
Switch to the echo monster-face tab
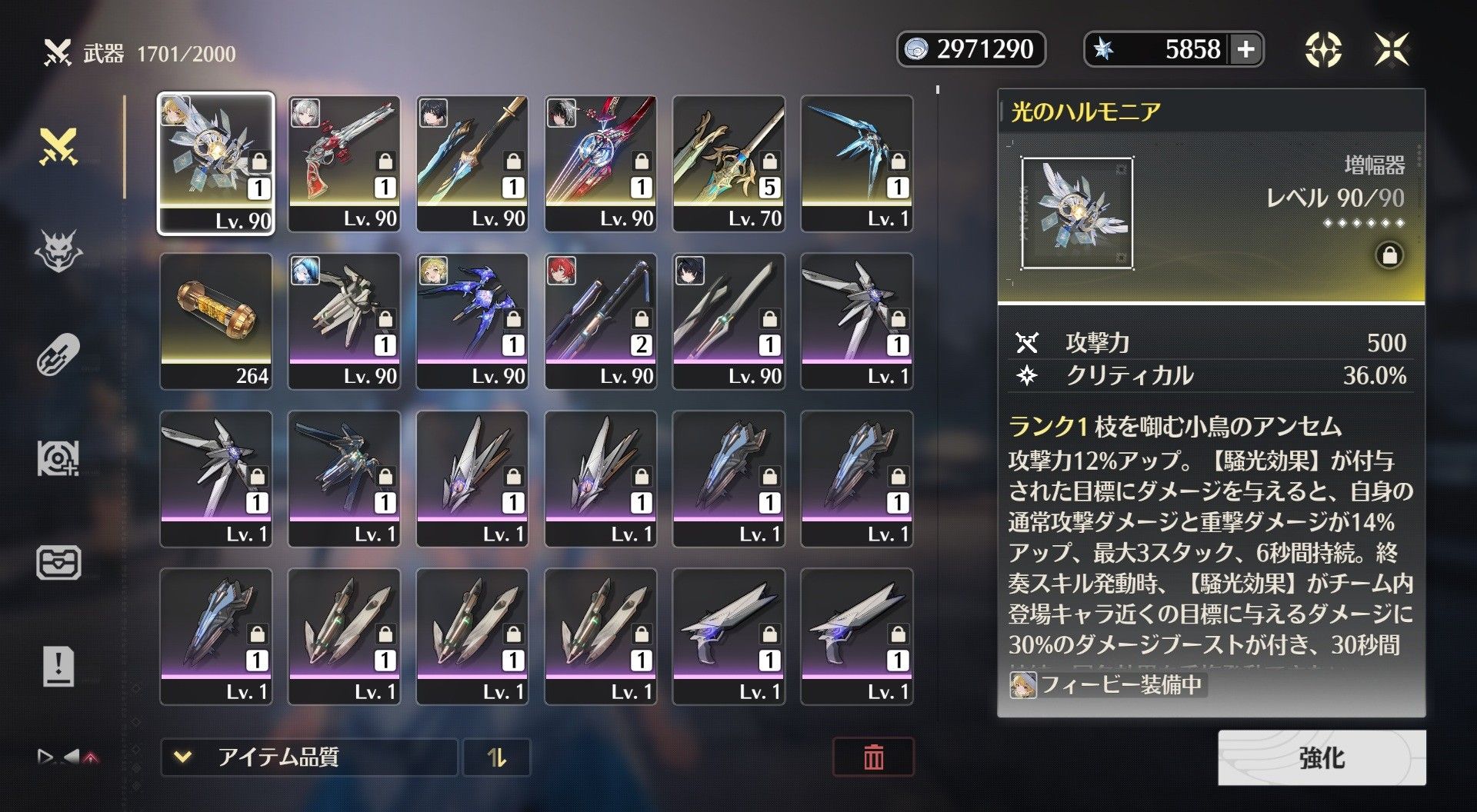tap(59, 251)
